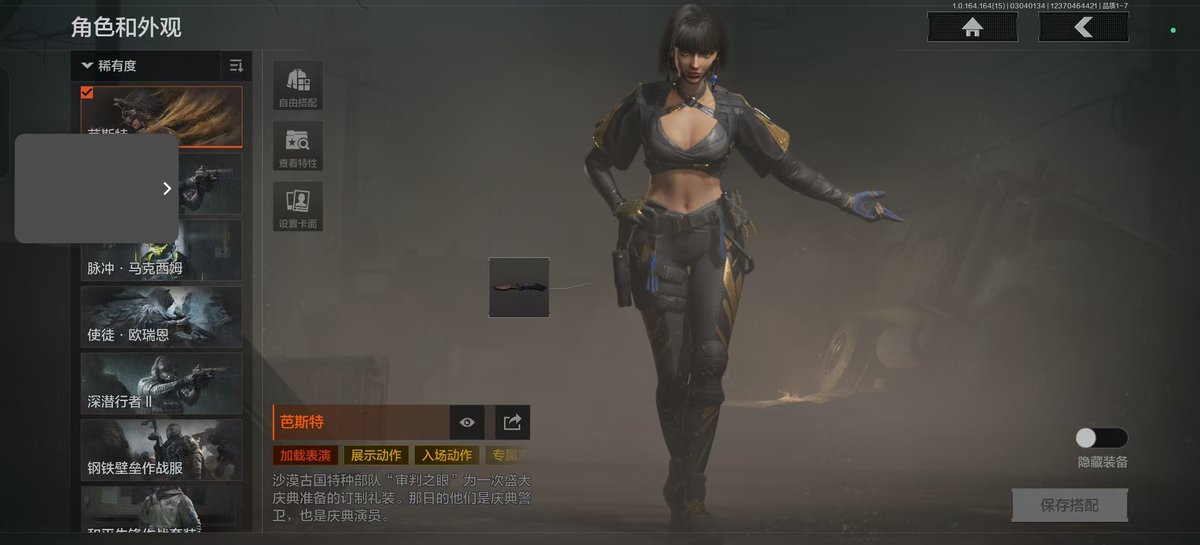Switch to the 加载表演 tab
Image resolution: width=1200 pixels, height=545 pixels.
tap(305, 456)
